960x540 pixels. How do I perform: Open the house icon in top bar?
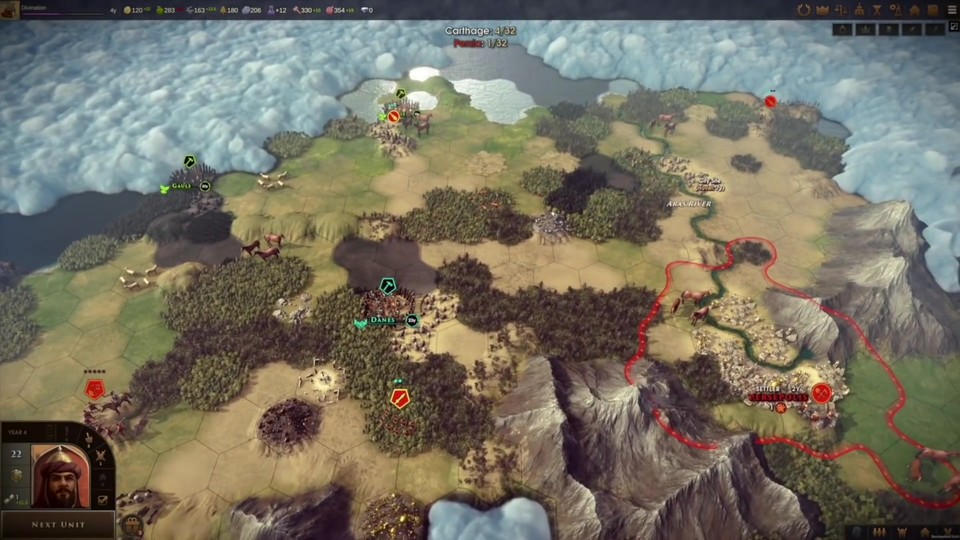[914, 10]
